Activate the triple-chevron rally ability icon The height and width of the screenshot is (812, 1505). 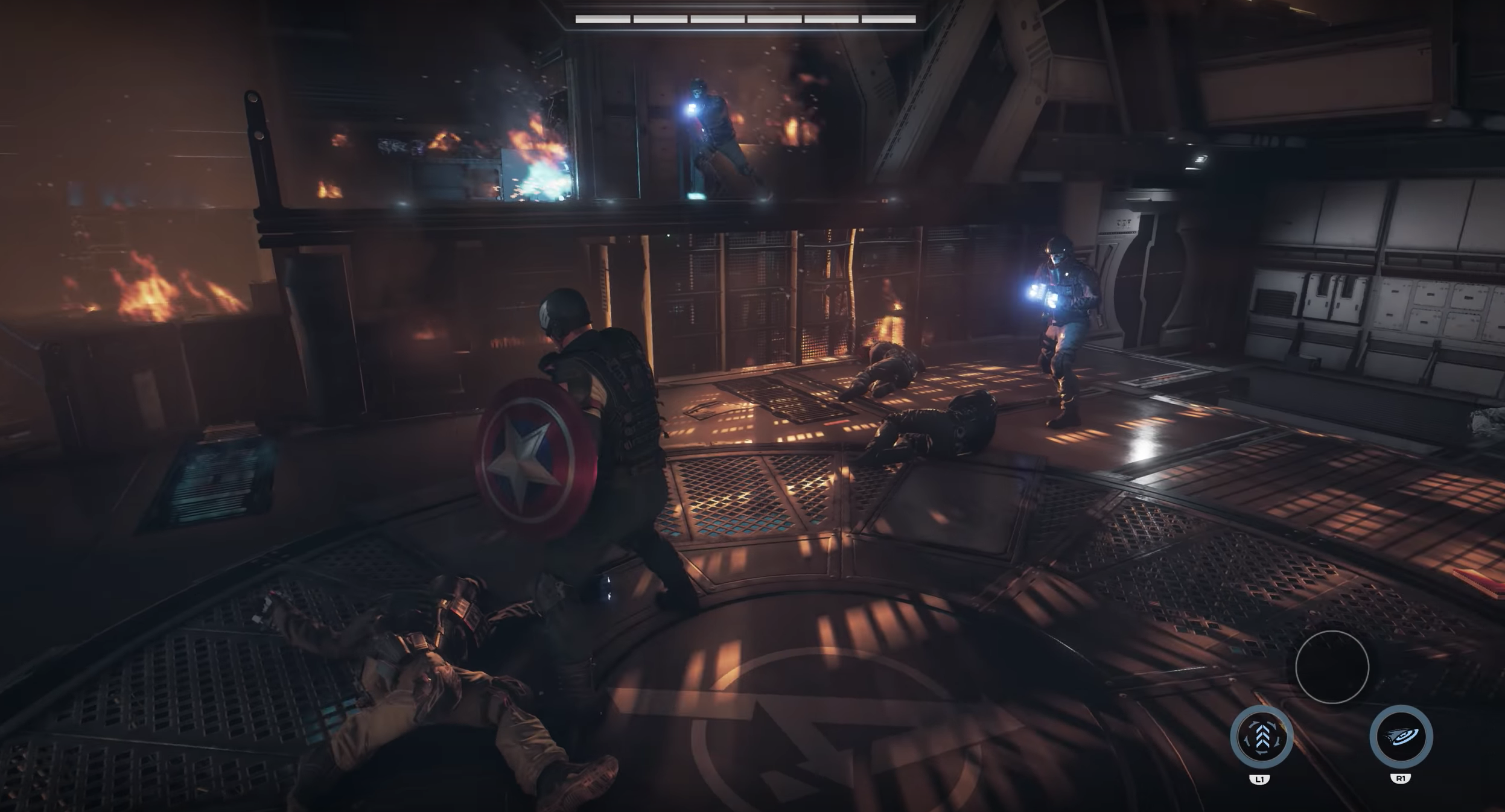[x=1262, y=737]
